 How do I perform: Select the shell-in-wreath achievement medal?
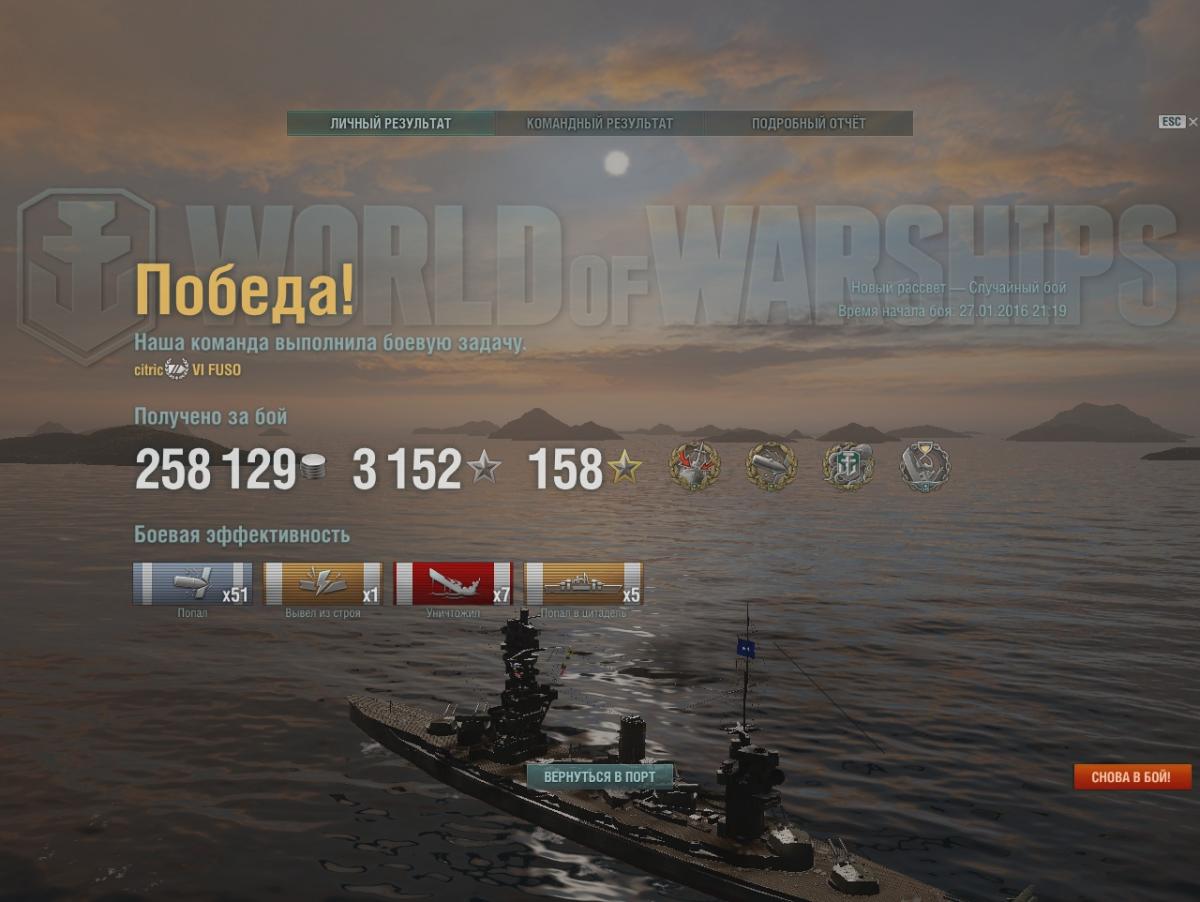[771, 467]
